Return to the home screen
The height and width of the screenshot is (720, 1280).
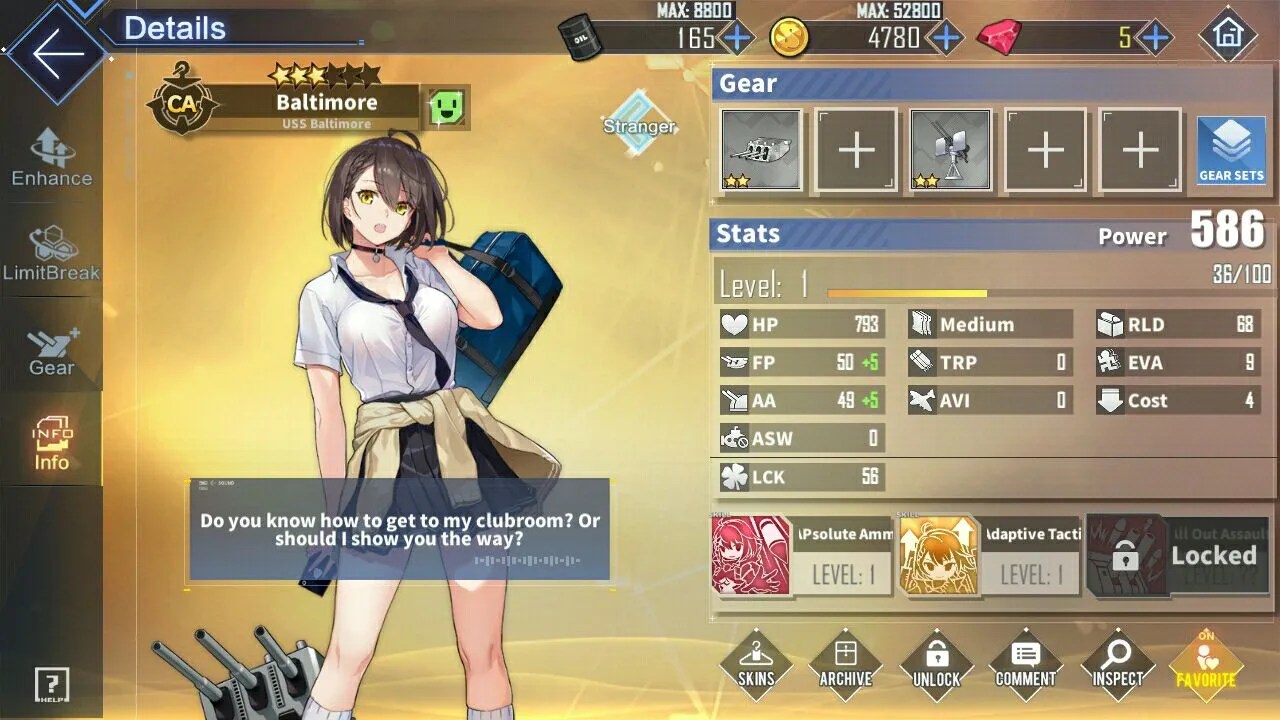pos(1227,35)
